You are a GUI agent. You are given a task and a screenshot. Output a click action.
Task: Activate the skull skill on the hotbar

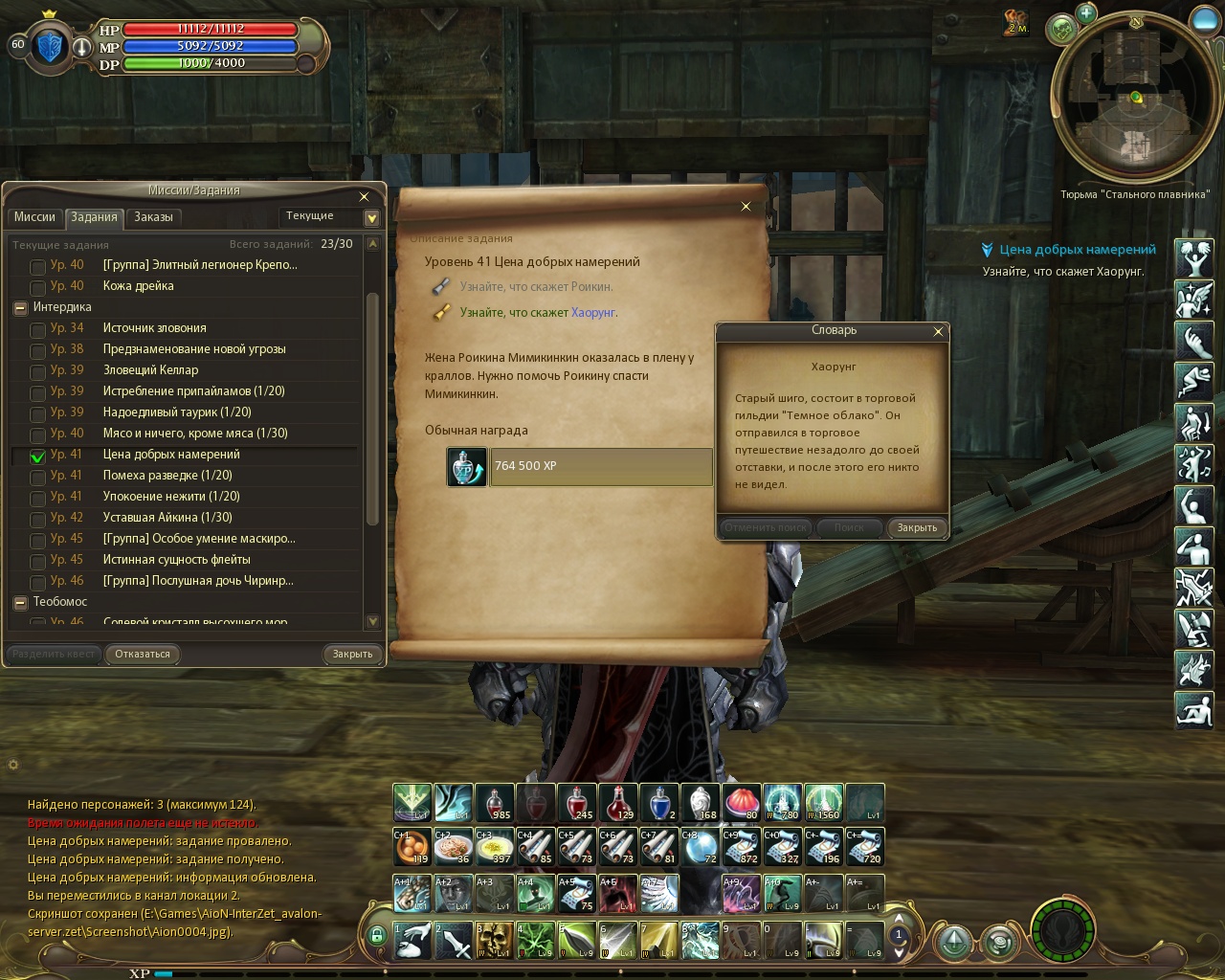click(x=495, y=940)
